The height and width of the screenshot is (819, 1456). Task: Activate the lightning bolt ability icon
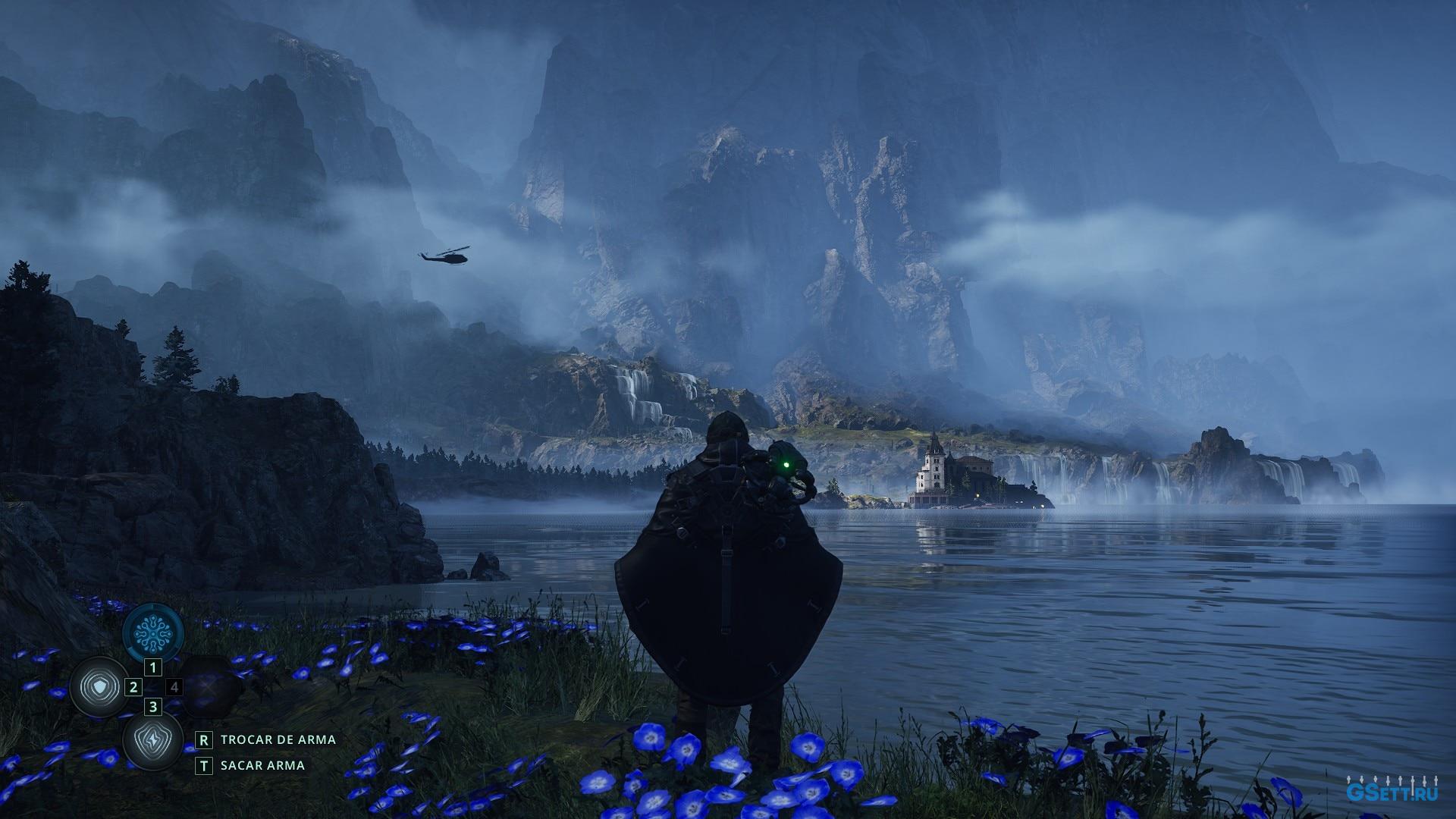(x=152, y=742)
